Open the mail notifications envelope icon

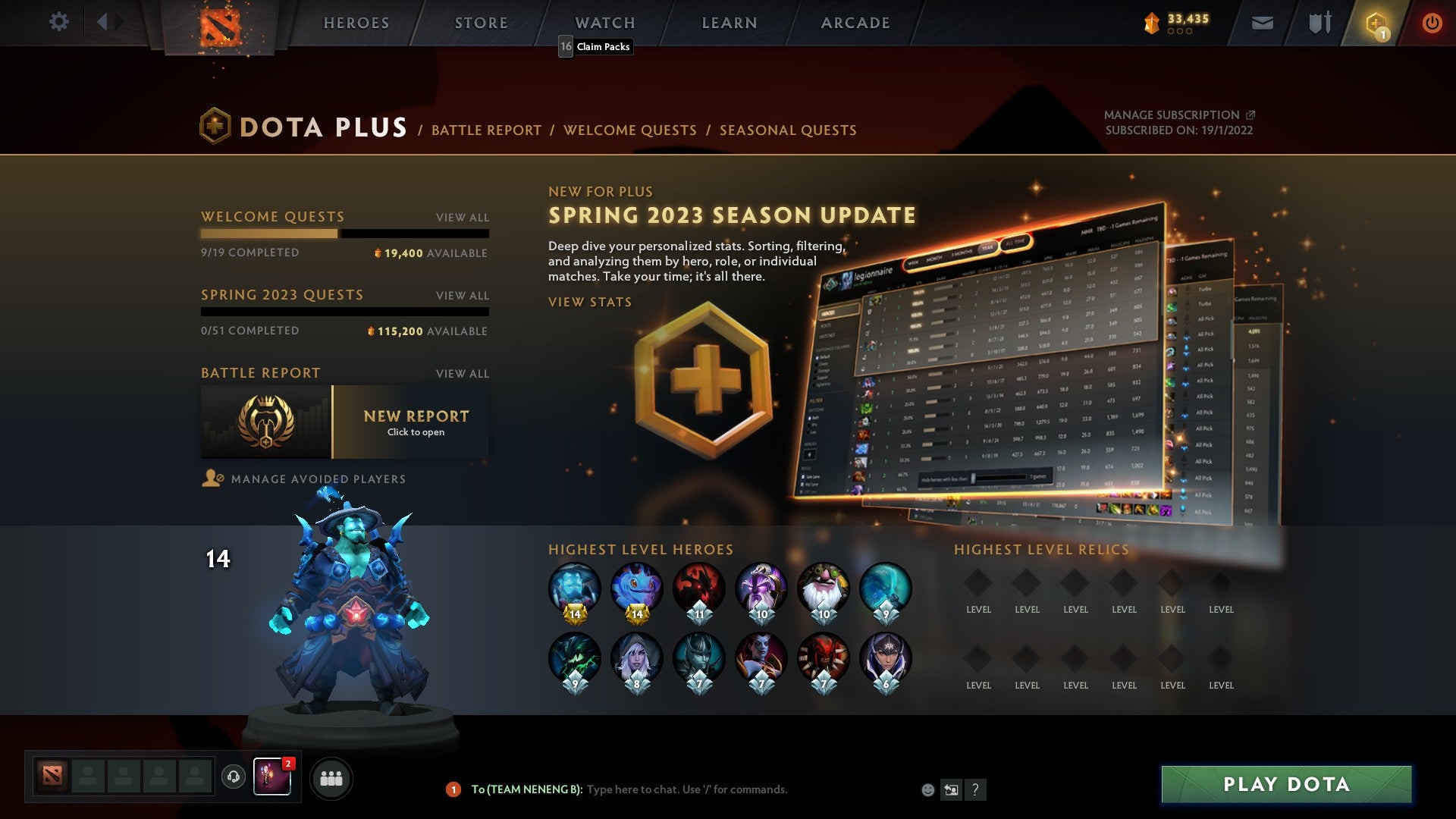(x=1263, y=23)
